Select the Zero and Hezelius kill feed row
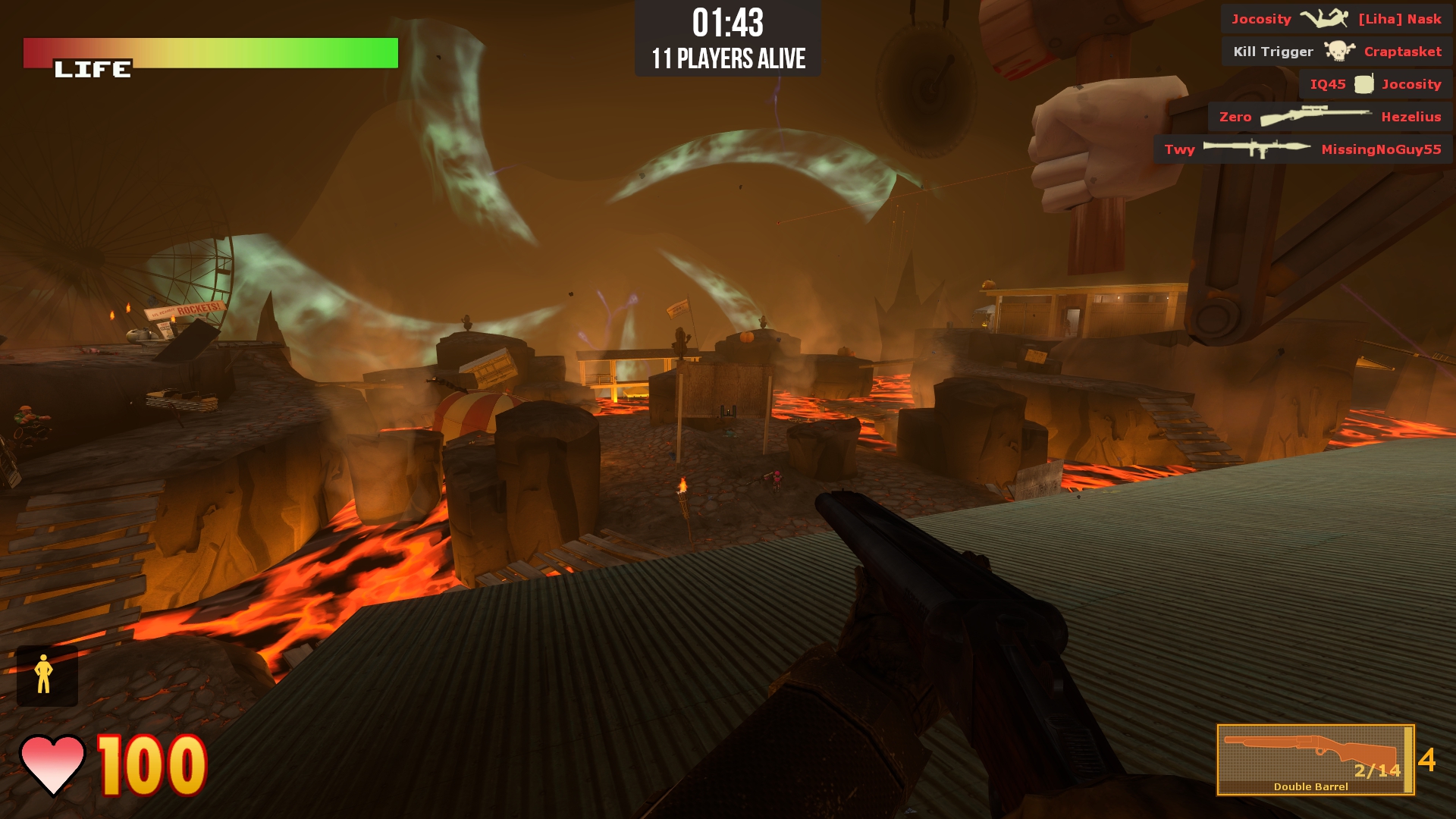 click(x=1329, y=117)
